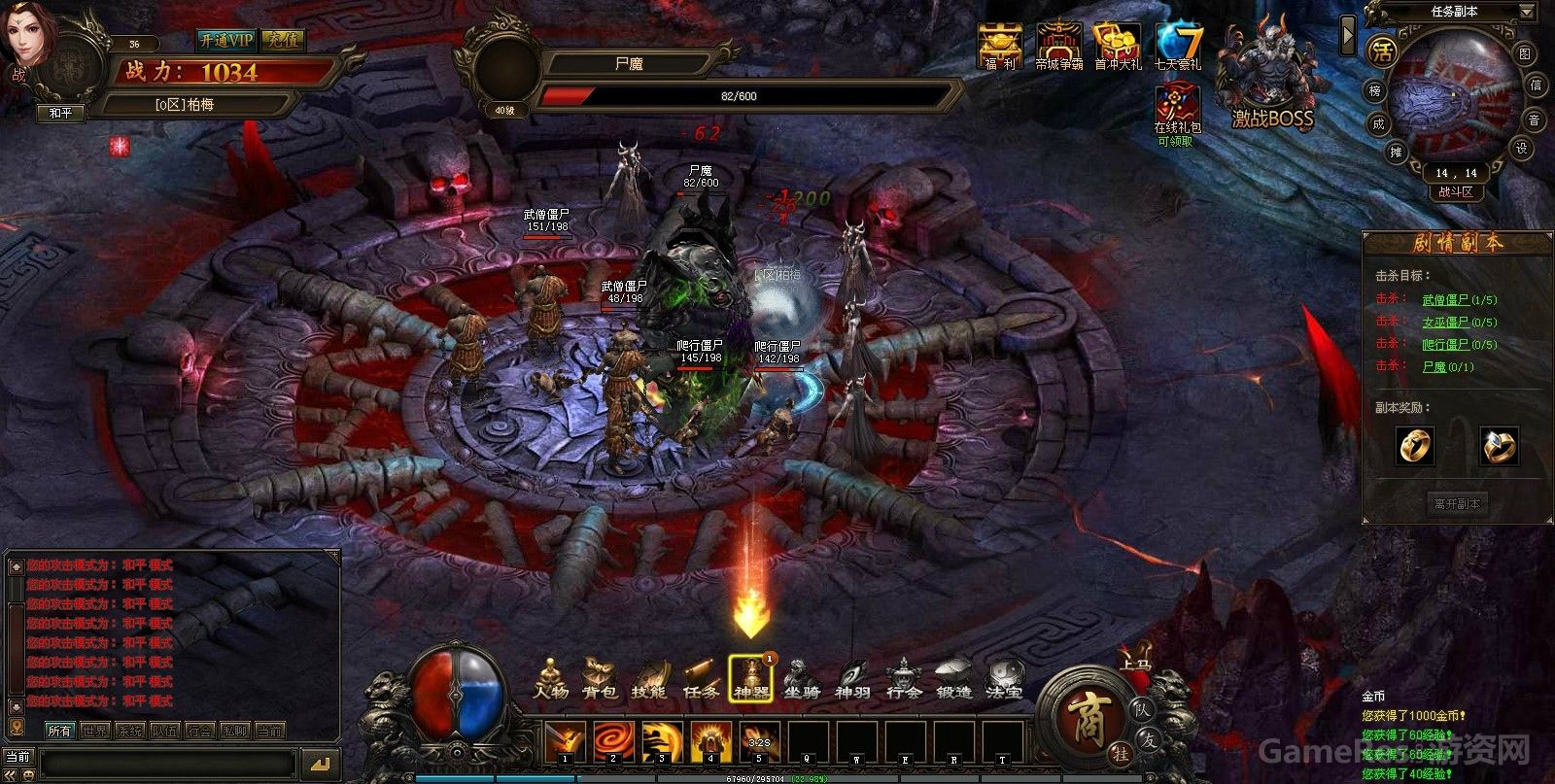Open the 任务副本 dropdown above the minimap
Screen dimensions: 1555x784
tap(1455, 12)
